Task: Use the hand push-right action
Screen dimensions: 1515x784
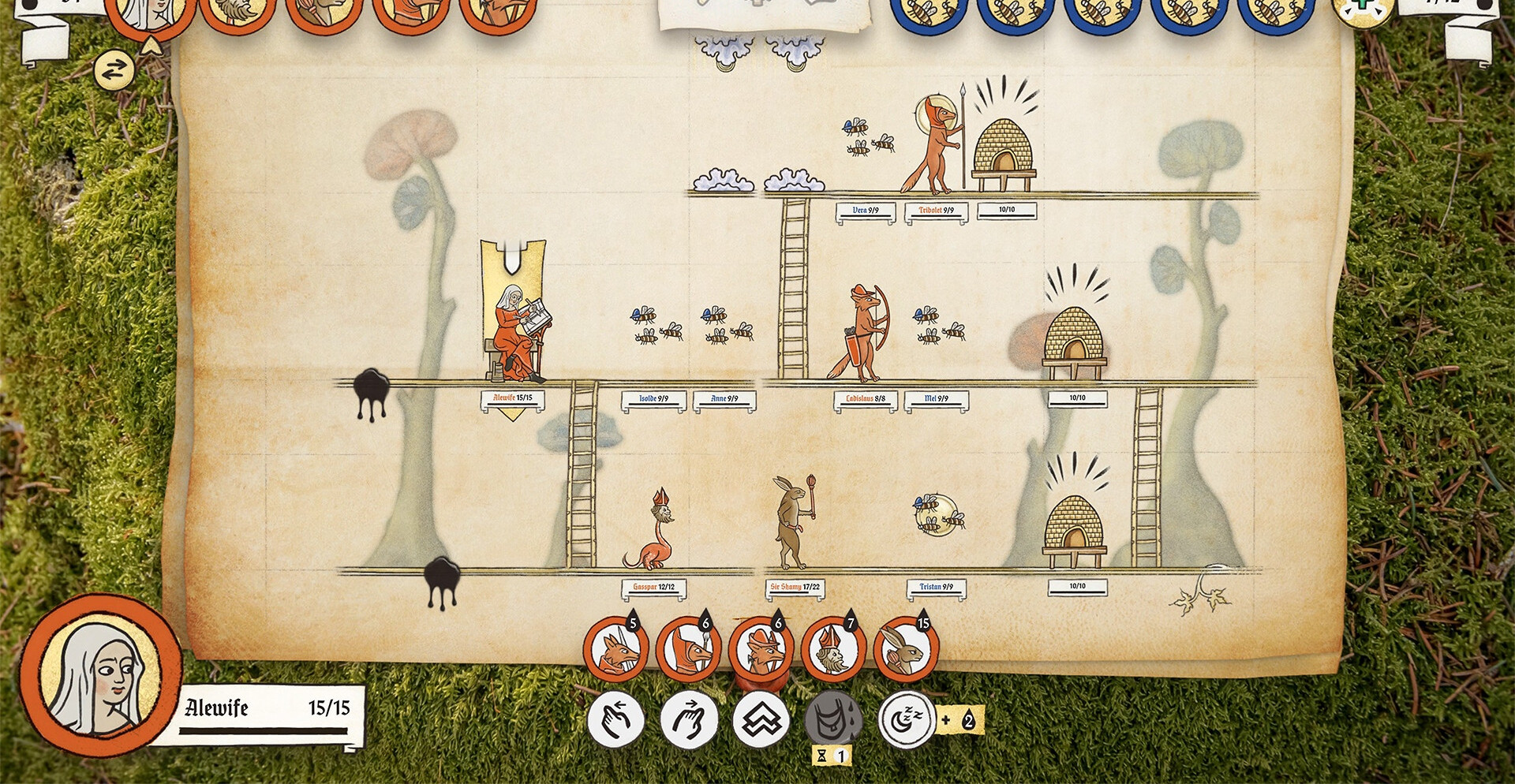Action: [689, 720]
